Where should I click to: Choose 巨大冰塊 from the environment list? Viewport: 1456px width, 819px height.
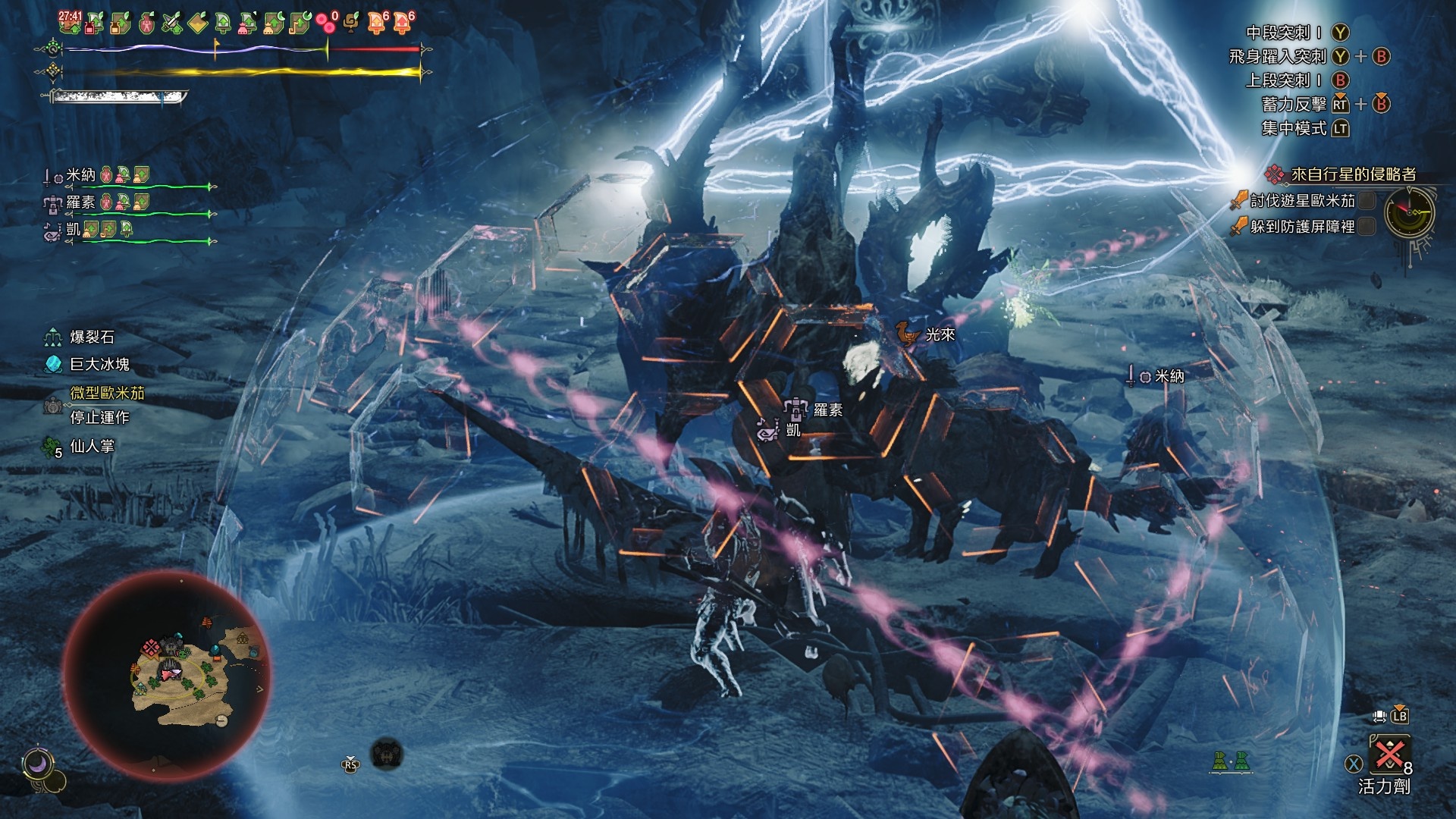[x=99, y=365]
